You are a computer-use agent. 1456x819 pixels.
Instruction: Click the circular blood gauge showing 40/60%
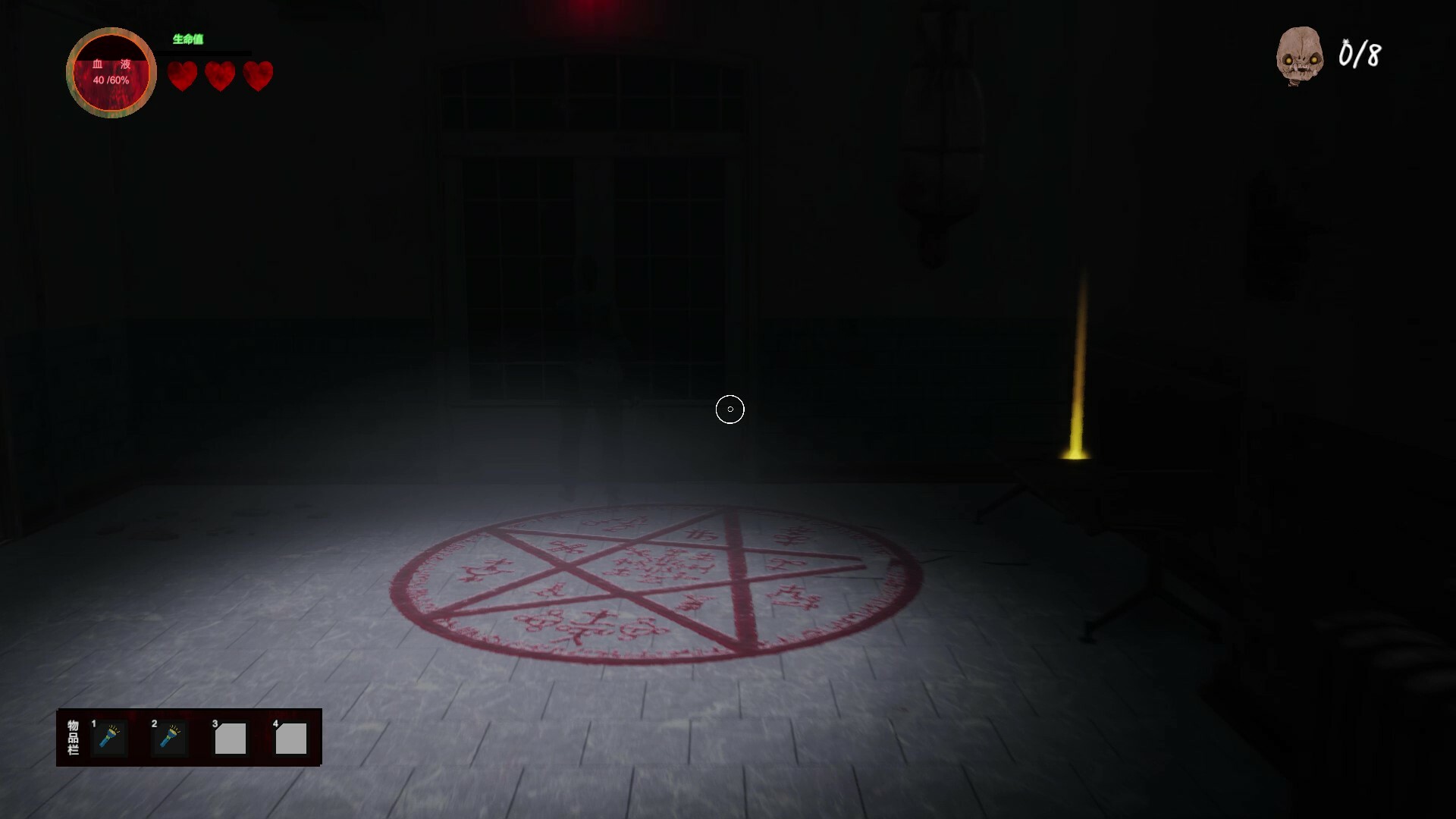111,72
